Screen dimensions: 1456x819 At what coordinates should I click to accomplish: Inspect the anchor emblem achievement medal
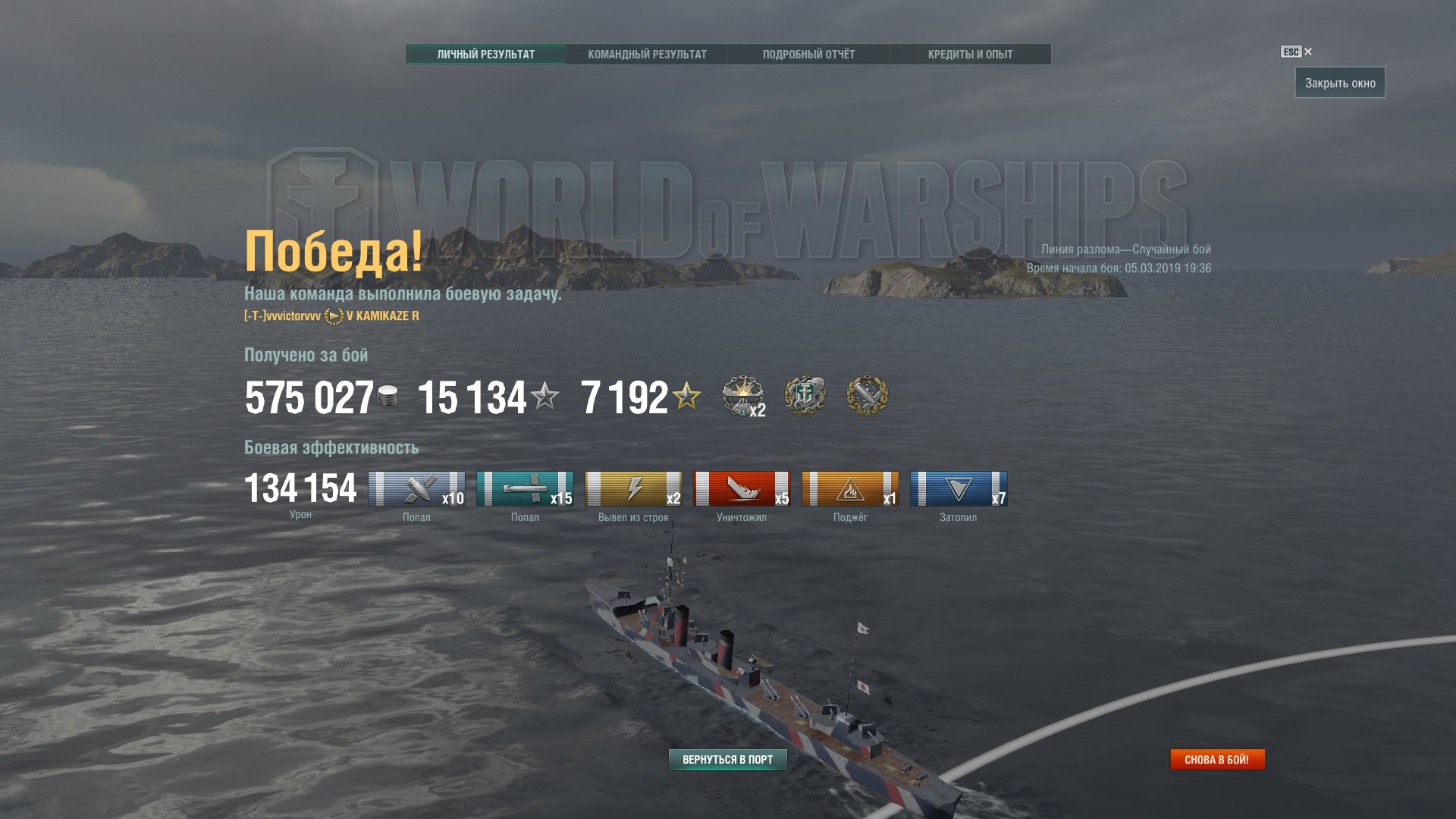tap(805, 396)
